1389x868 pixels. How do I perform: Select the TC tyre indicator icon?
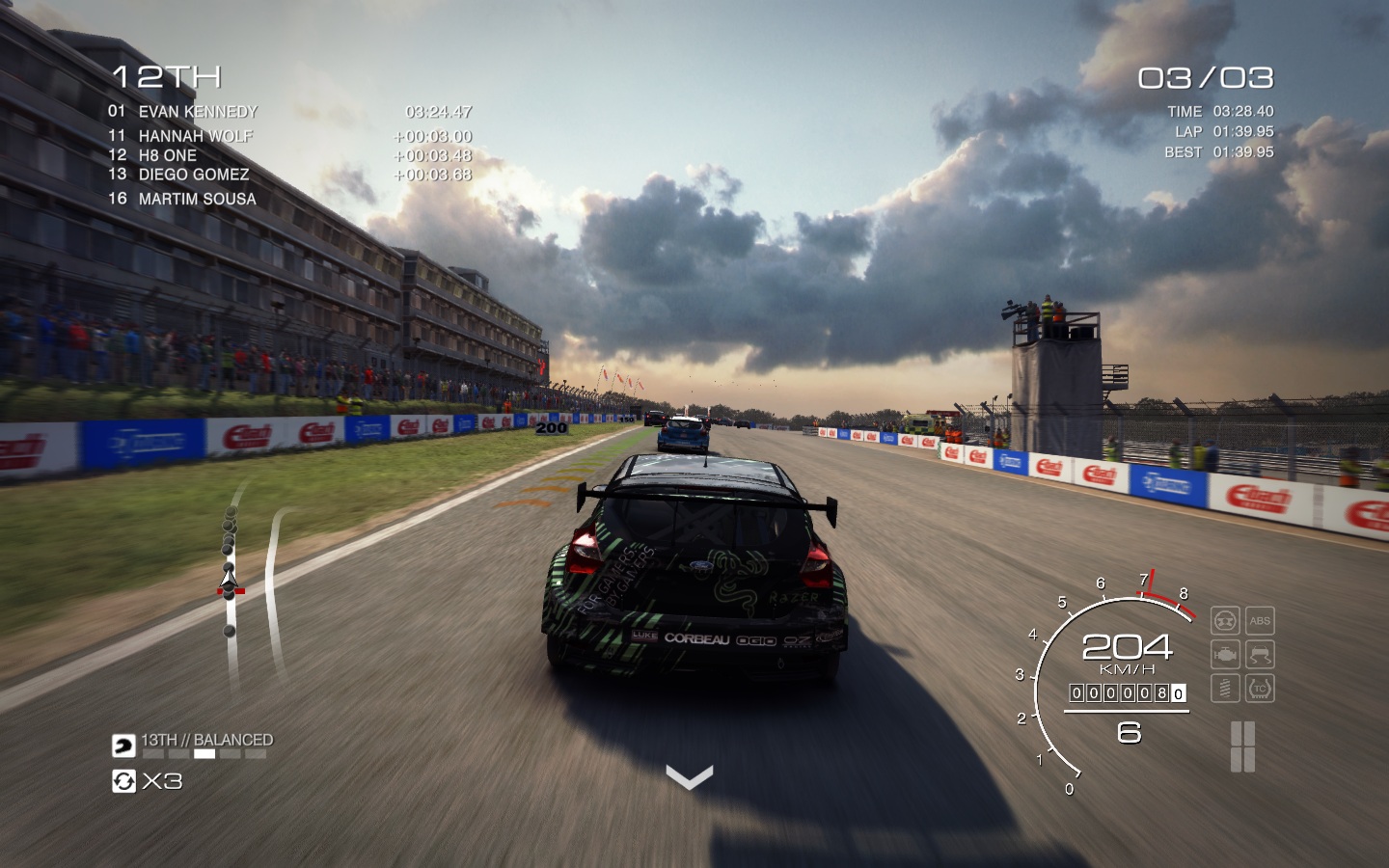coord(1260,688)
